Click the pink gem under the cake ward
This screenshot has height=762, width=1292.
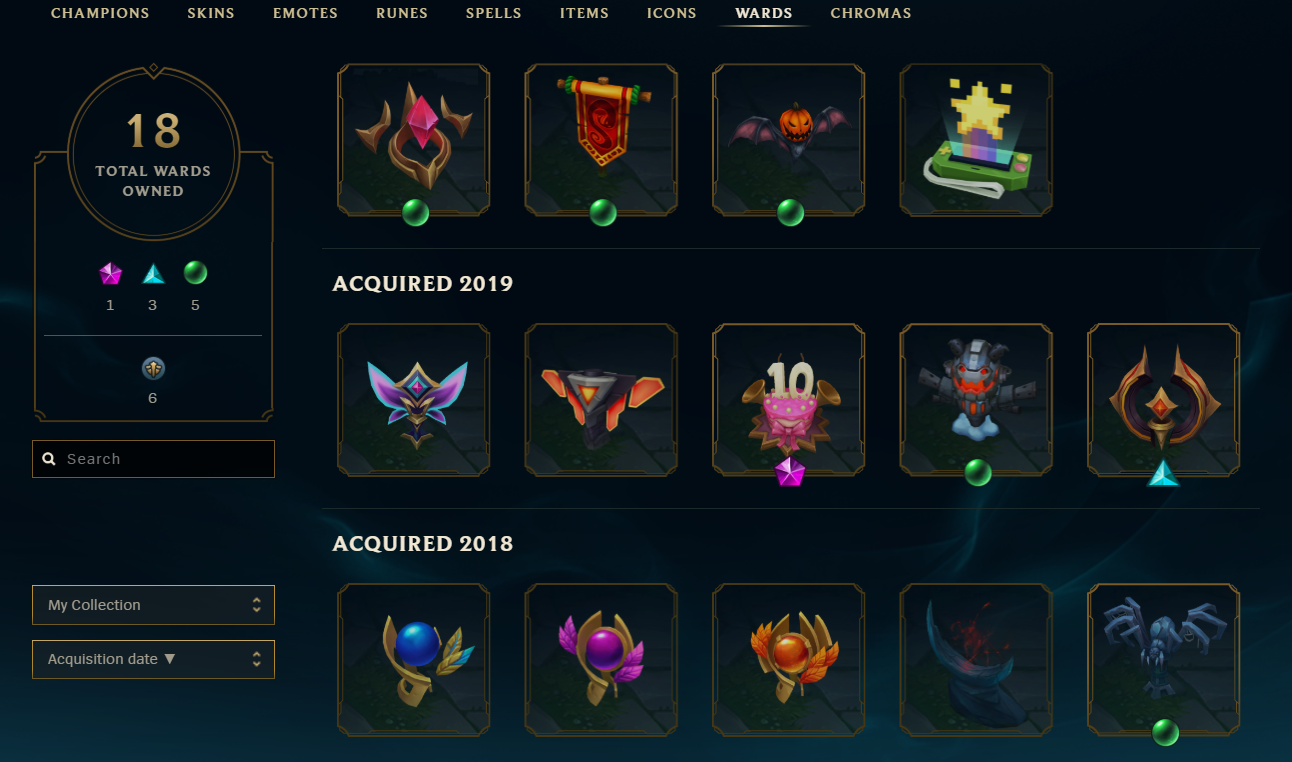coord(788,472)
